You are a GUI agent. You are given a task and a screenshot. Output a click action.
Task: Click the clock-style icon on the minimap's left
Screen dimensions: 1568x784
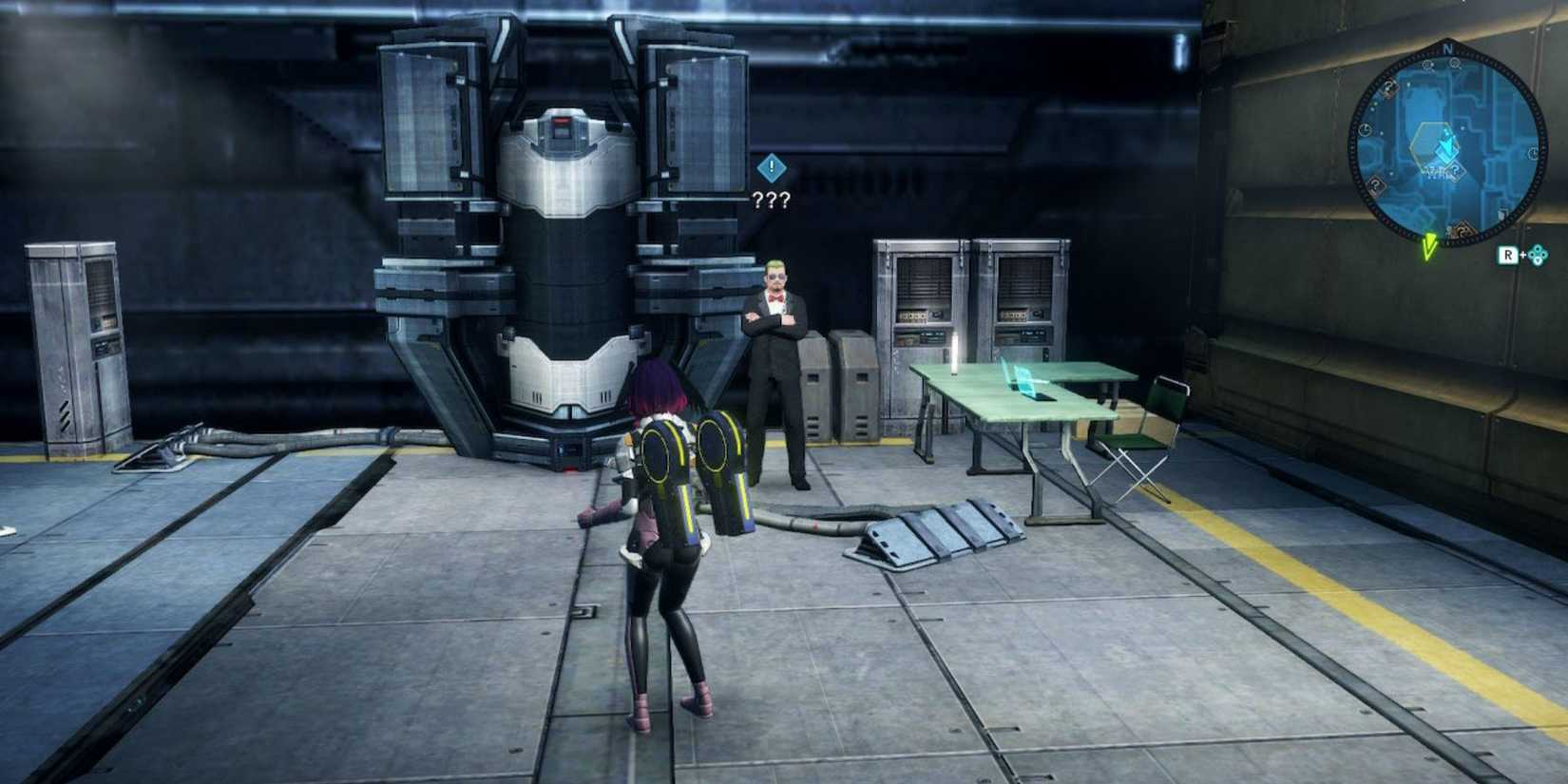(1365, 130)
